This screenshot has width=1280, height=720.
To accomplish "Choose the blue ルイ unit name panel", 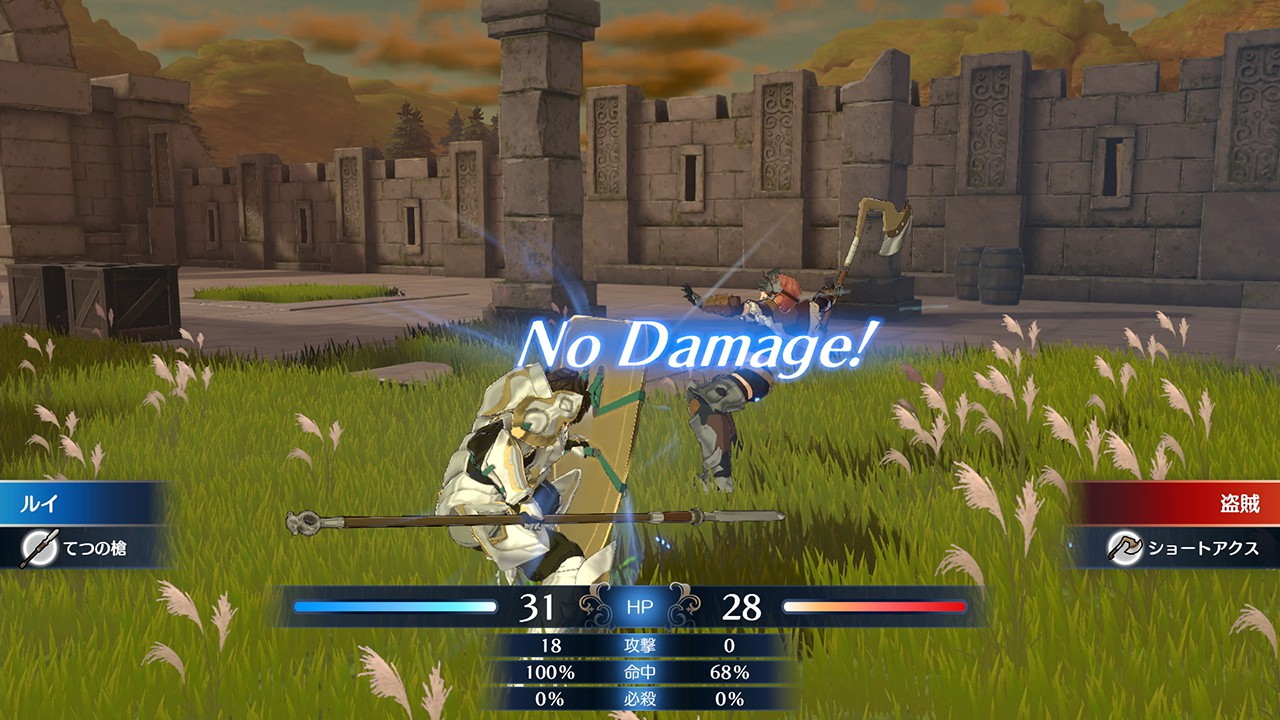I will coord(80,503).
